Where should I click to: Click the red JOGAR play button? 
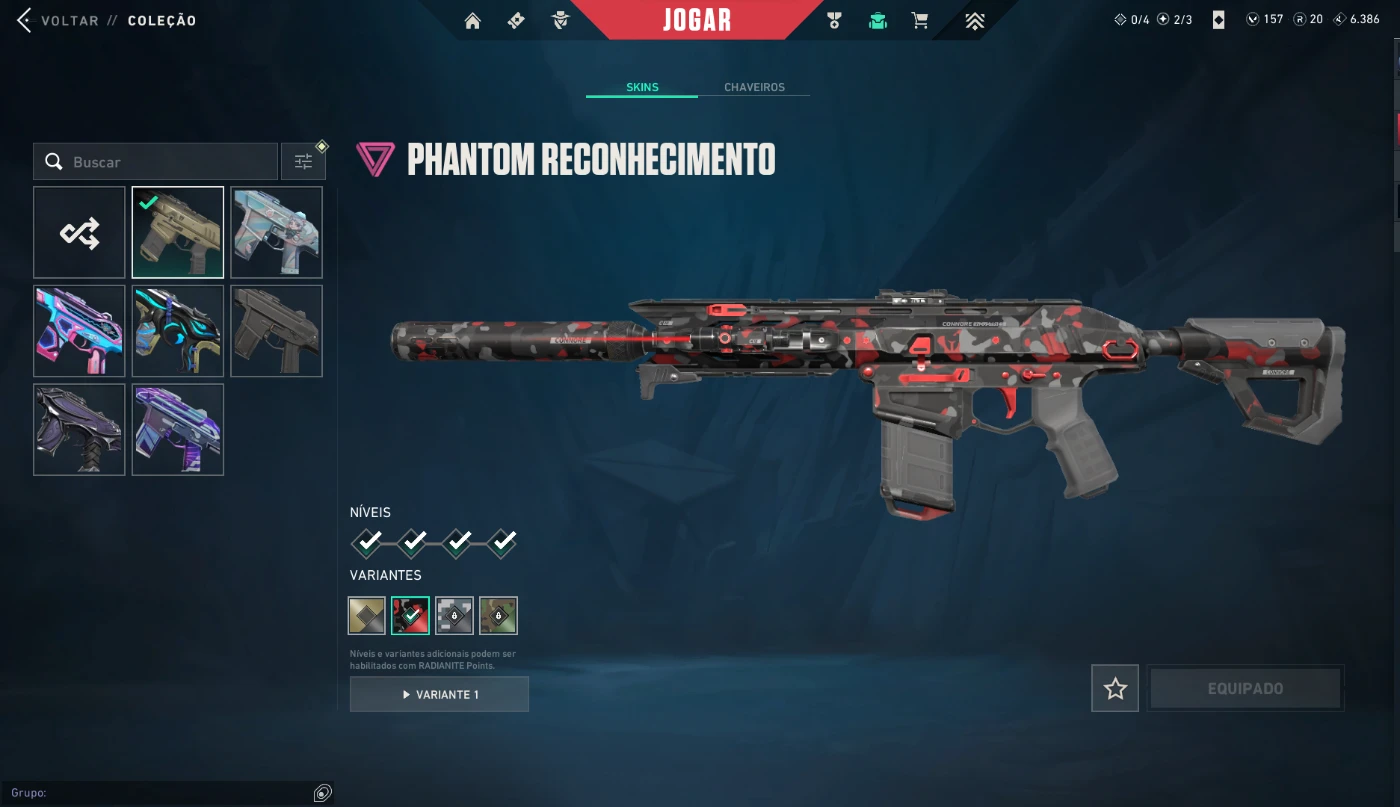coord(696,20)
